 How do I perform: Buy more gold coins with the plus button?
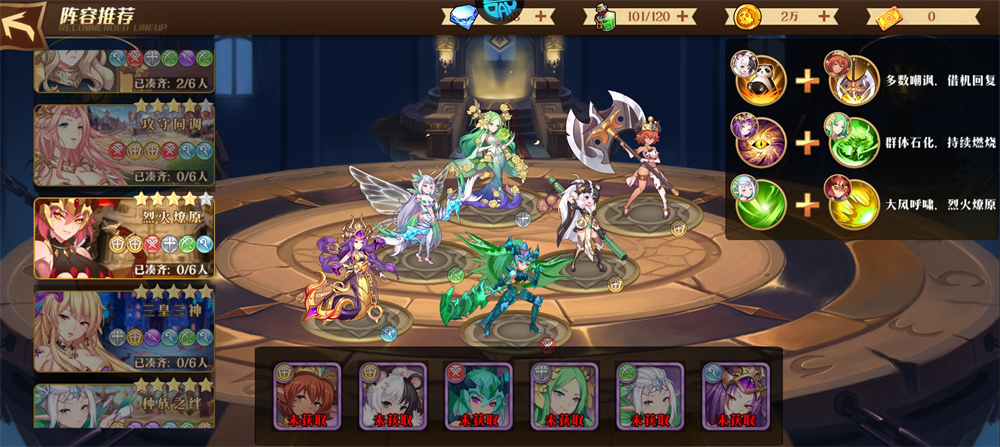click(826, 16)
